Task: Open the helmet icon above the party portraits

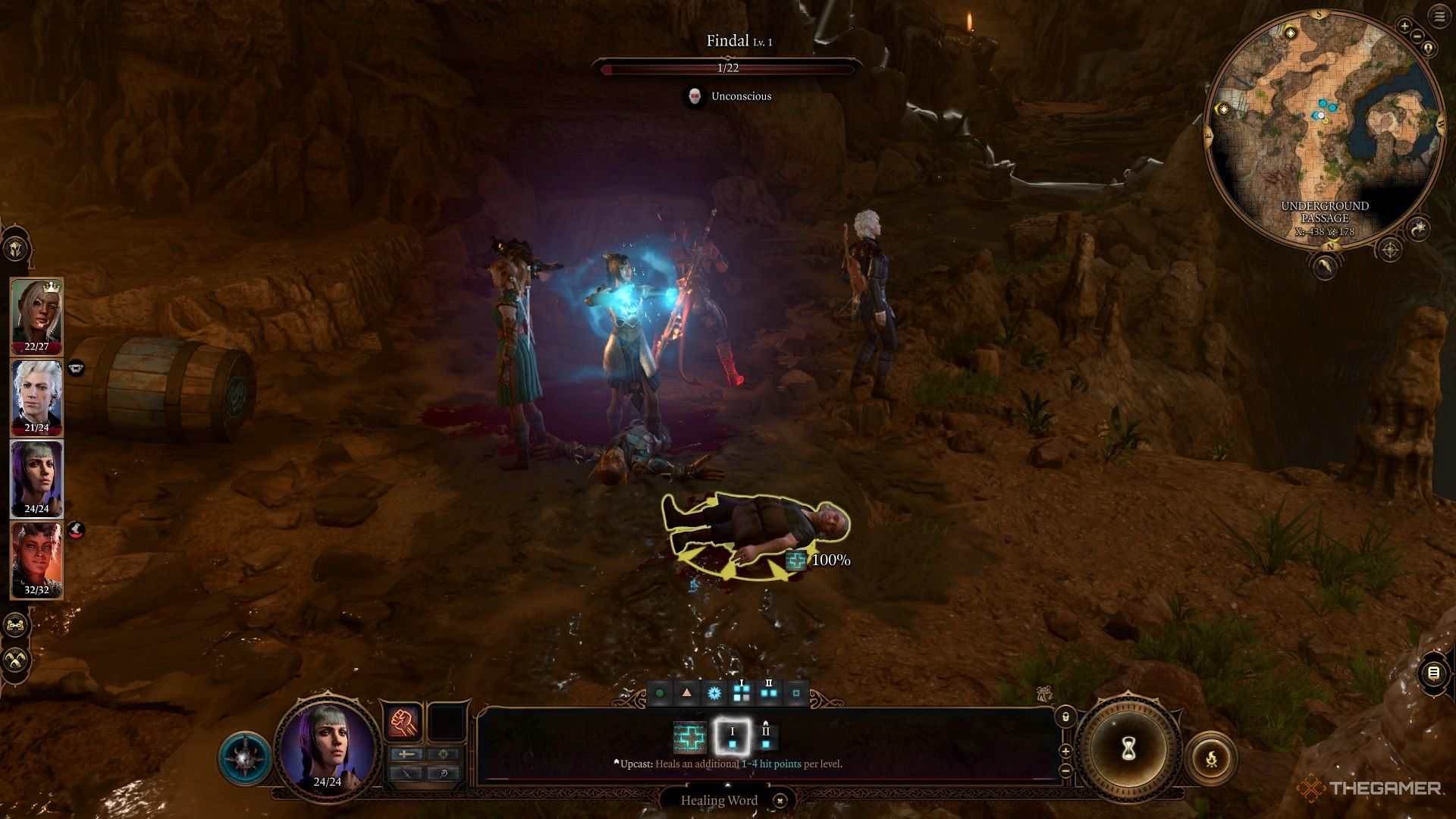Action: coord(15,248)
